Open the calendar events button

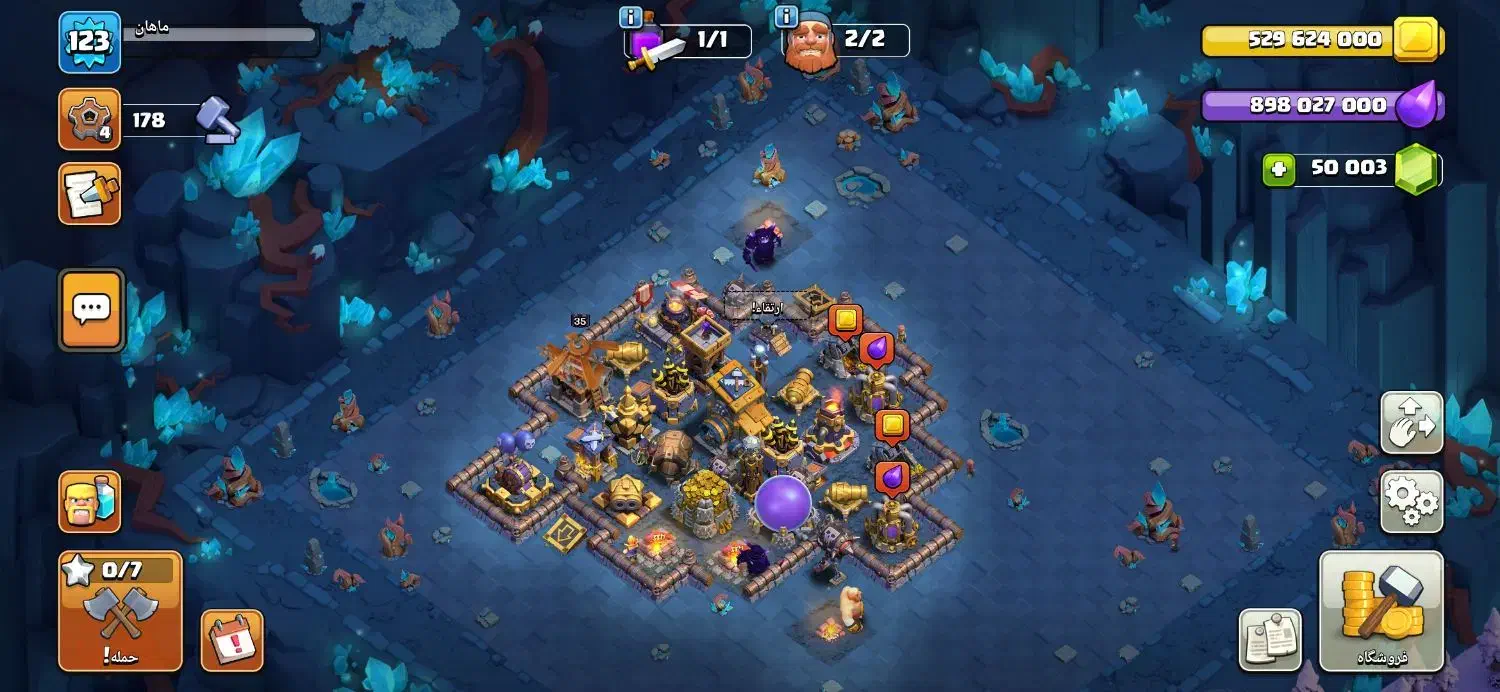tap(232, 640)
